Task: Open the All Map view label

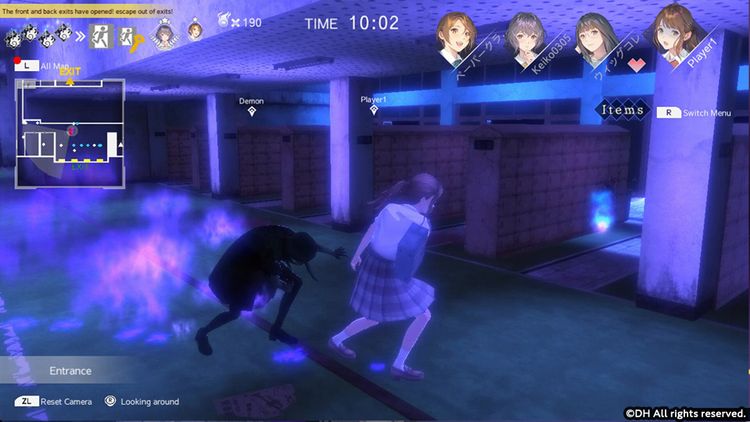Action: (42, 65)
